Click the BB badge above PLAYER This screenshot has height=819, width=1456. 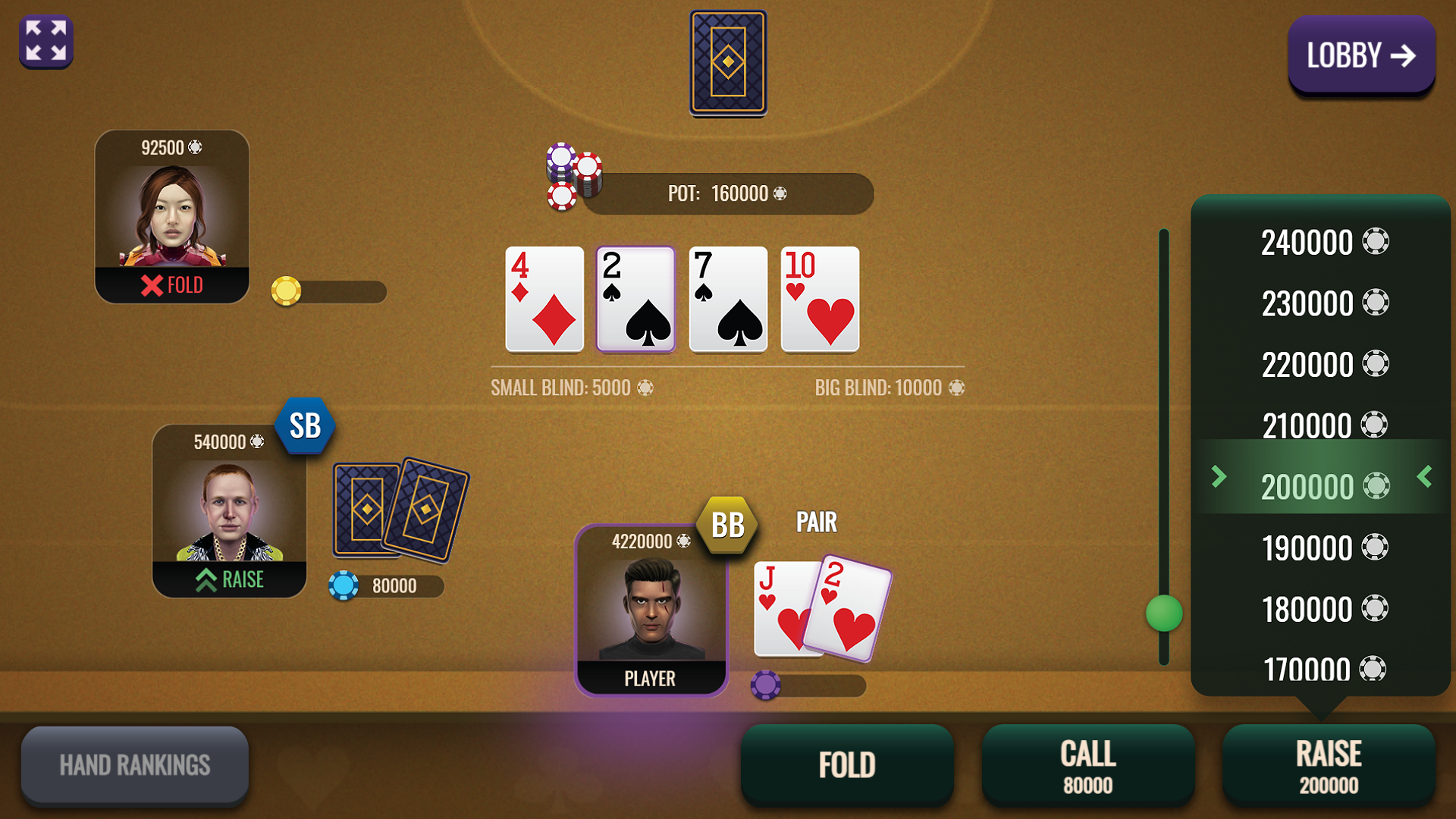(x=726, y=523)
